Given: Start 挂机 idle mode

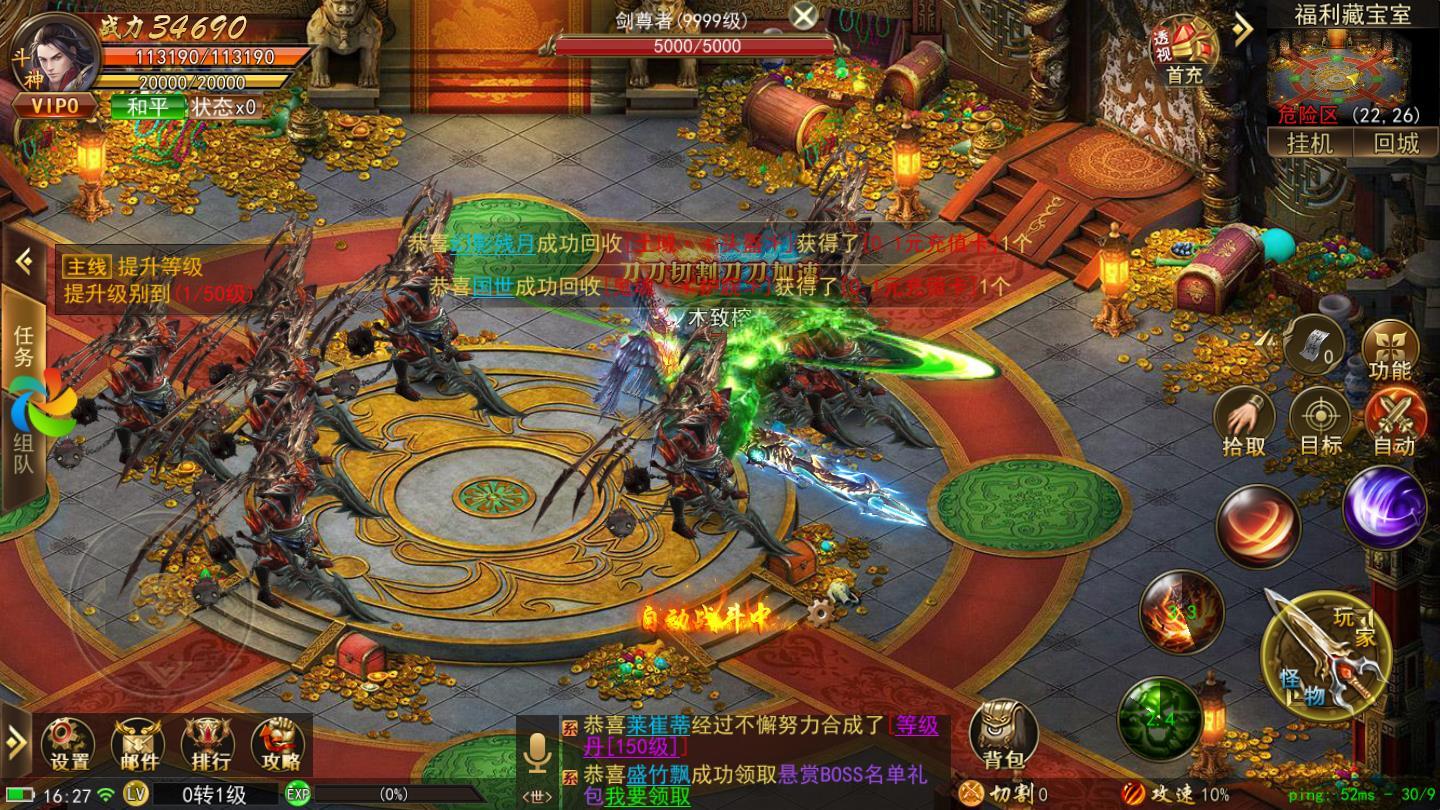Looking at the screenshot, I should click(x=1309, y=143).
